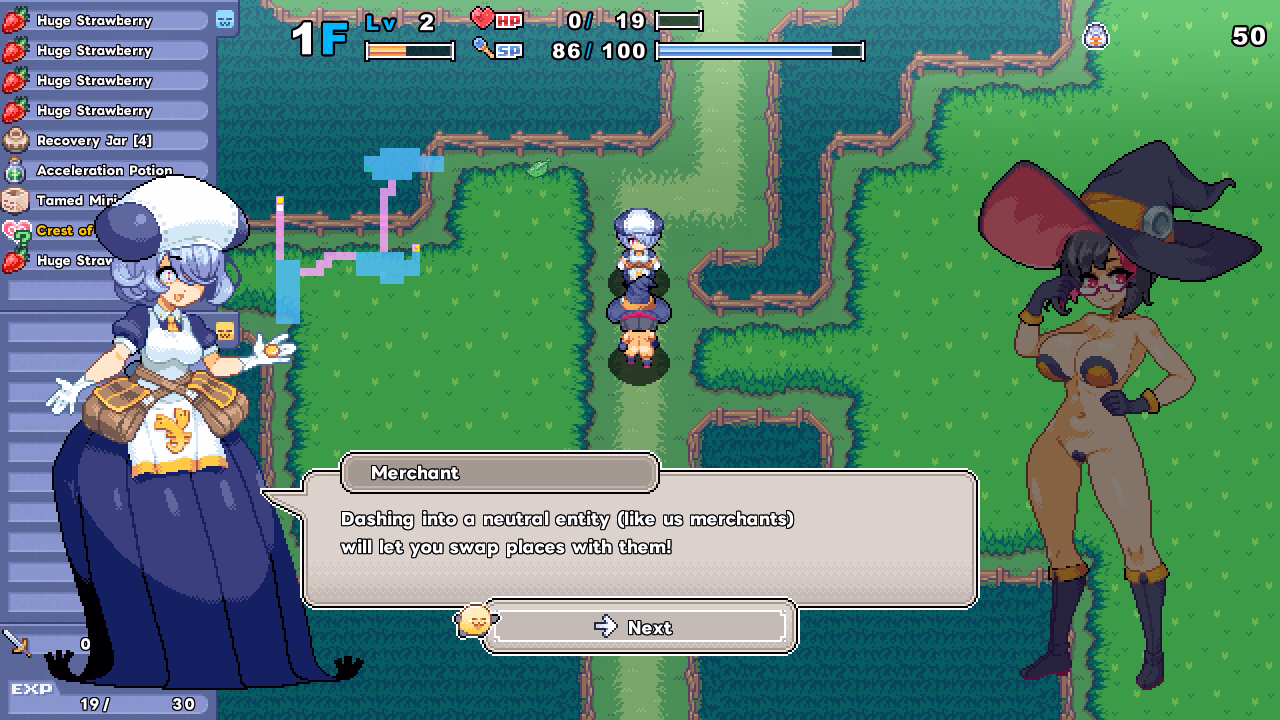Choose the Acceleration Potion in inventory
Viewport: 1280px width, 720px height.
pyautogui.click(x=105, y=170)
